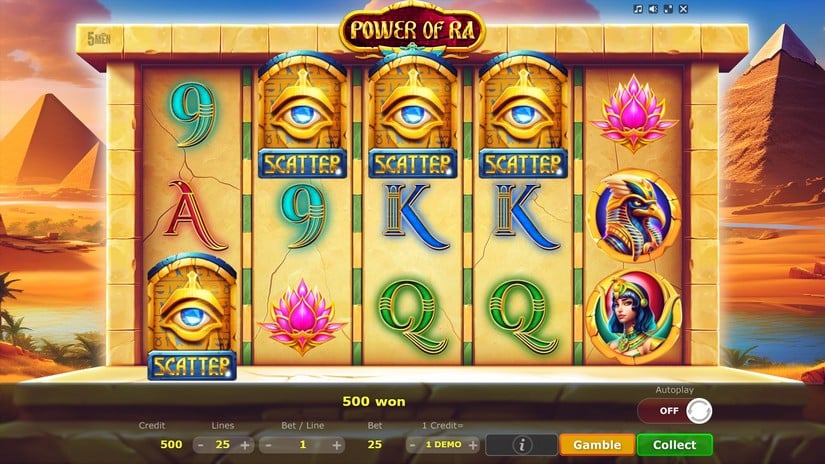Lower the Bet / Line value
Screen dimensions: 825x464
pyautogui.click(x=267, y=445)
